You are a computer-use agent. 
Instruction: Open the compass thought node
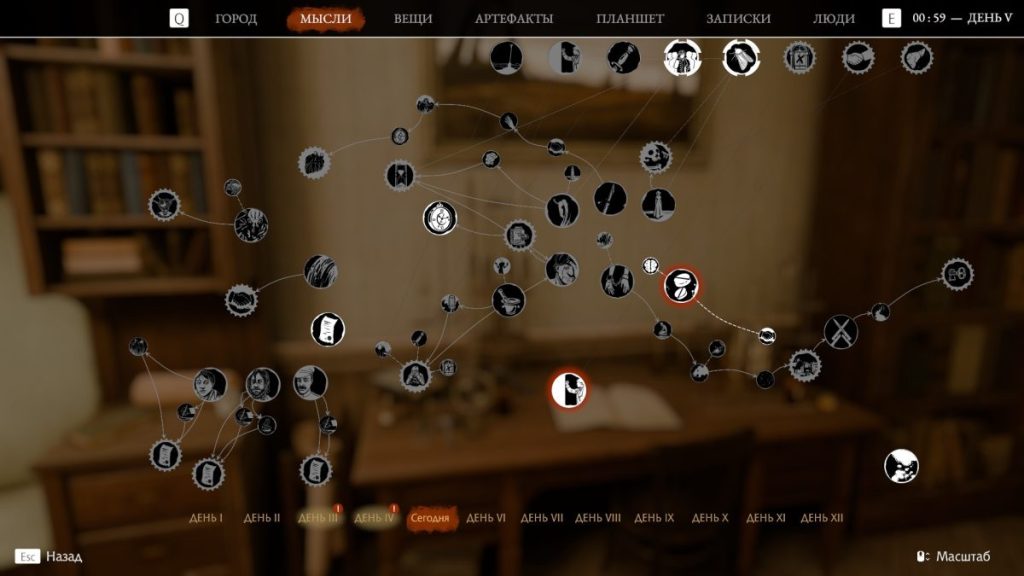pos(439,217)
